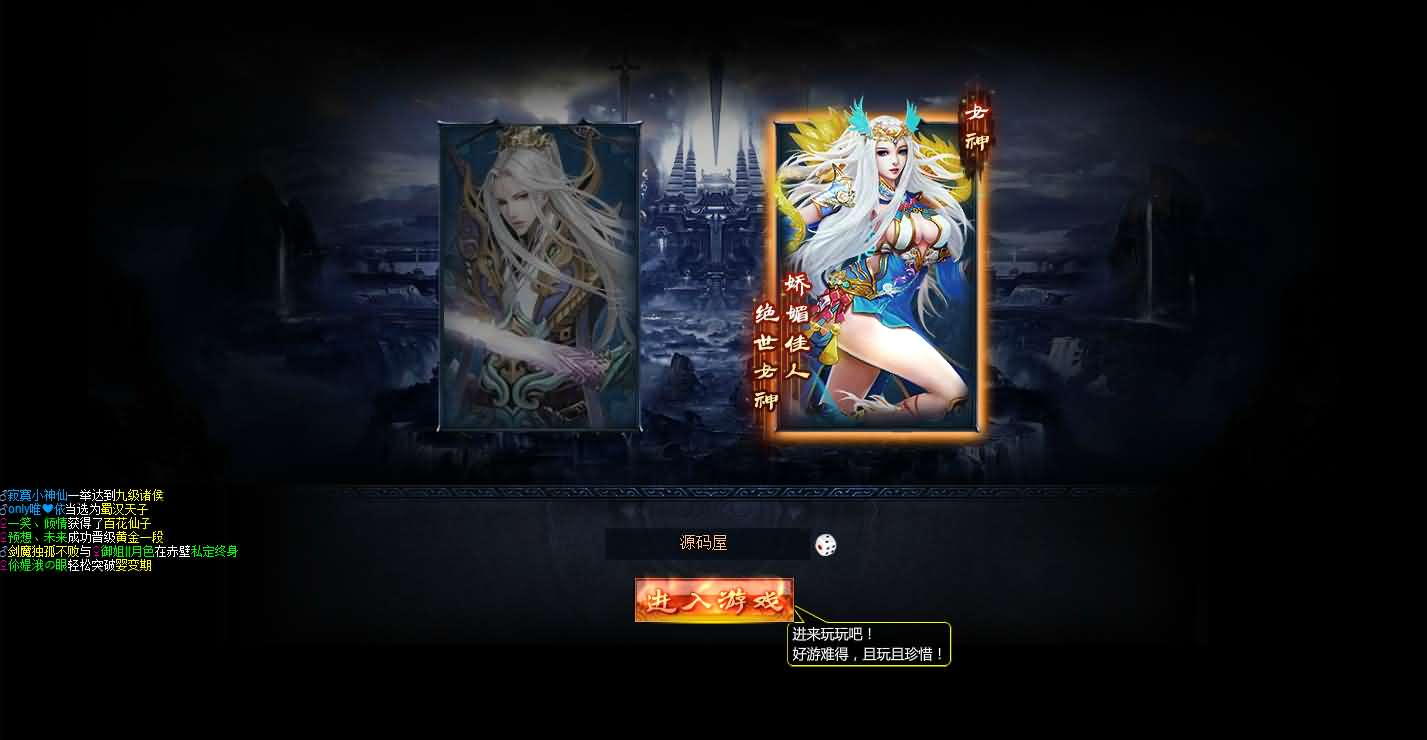This screenshot has height=740, width=1427.
Task: Click the 私定终身 marriage announcement text
Action: pyautogui.click(x=213, y=551)
